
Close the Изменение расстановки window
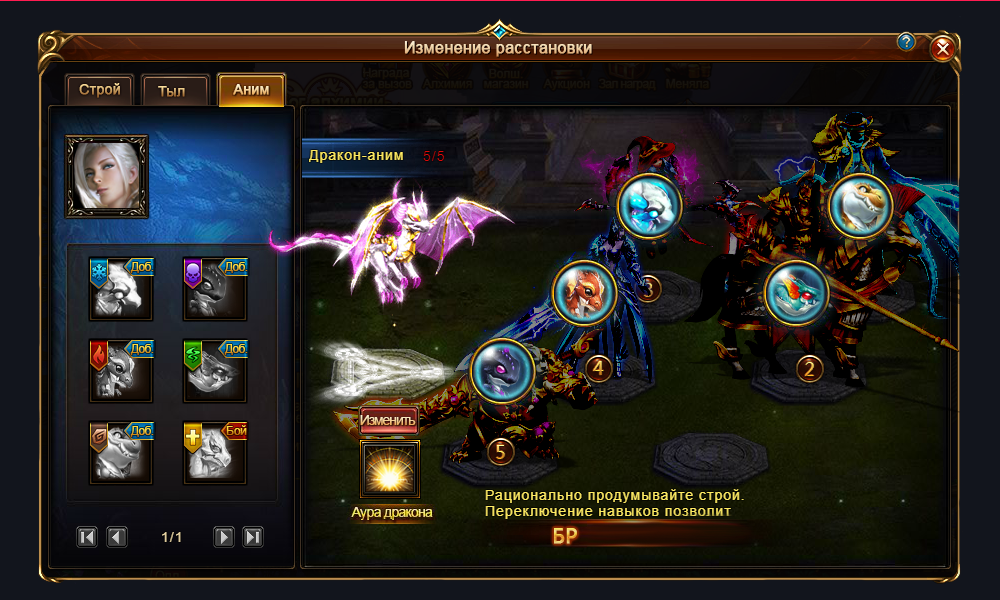[942, 49]
